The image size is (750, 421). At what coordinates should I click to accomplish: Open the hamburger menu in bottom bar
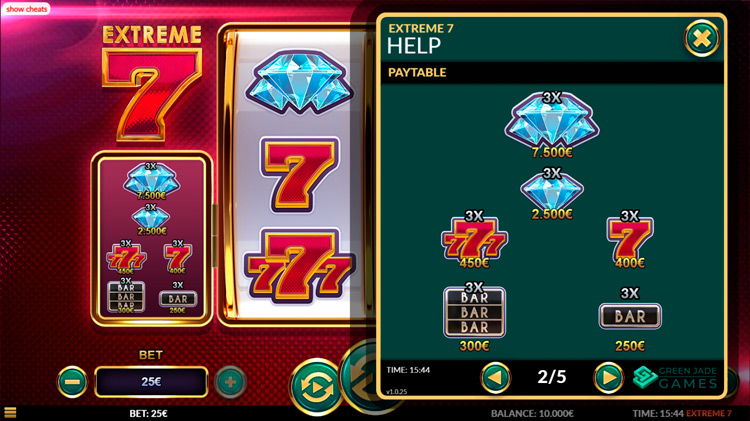click(10, 413)
